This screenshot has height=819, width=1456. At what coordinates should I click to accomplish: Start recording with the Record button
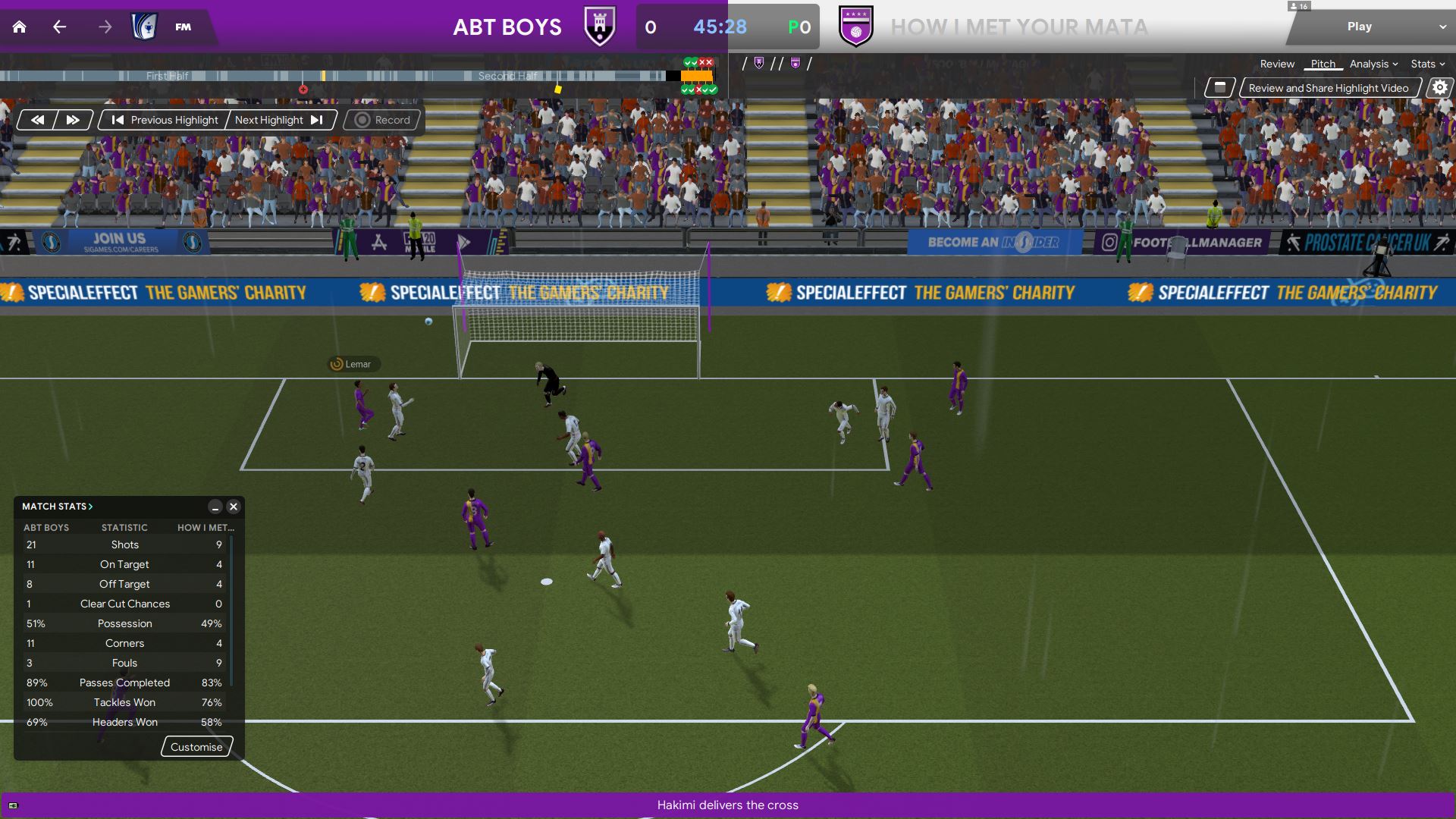383,120
